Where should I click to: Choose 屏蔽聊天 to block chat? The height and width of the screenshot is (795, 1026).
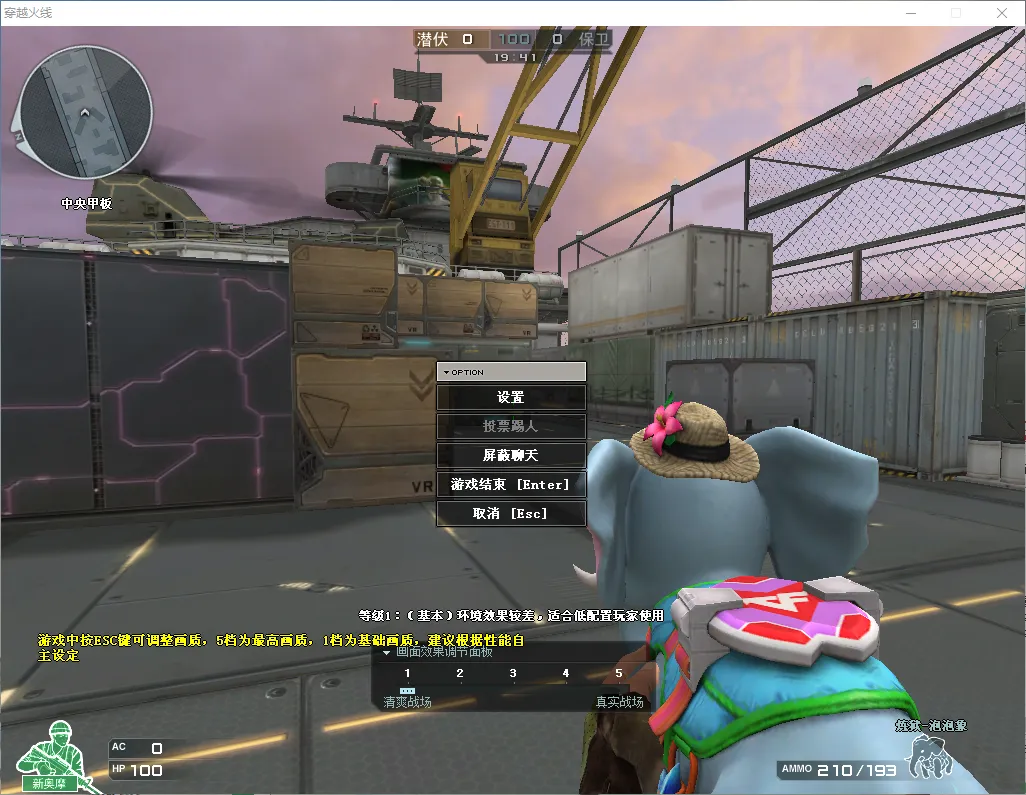tap(511, 455)
